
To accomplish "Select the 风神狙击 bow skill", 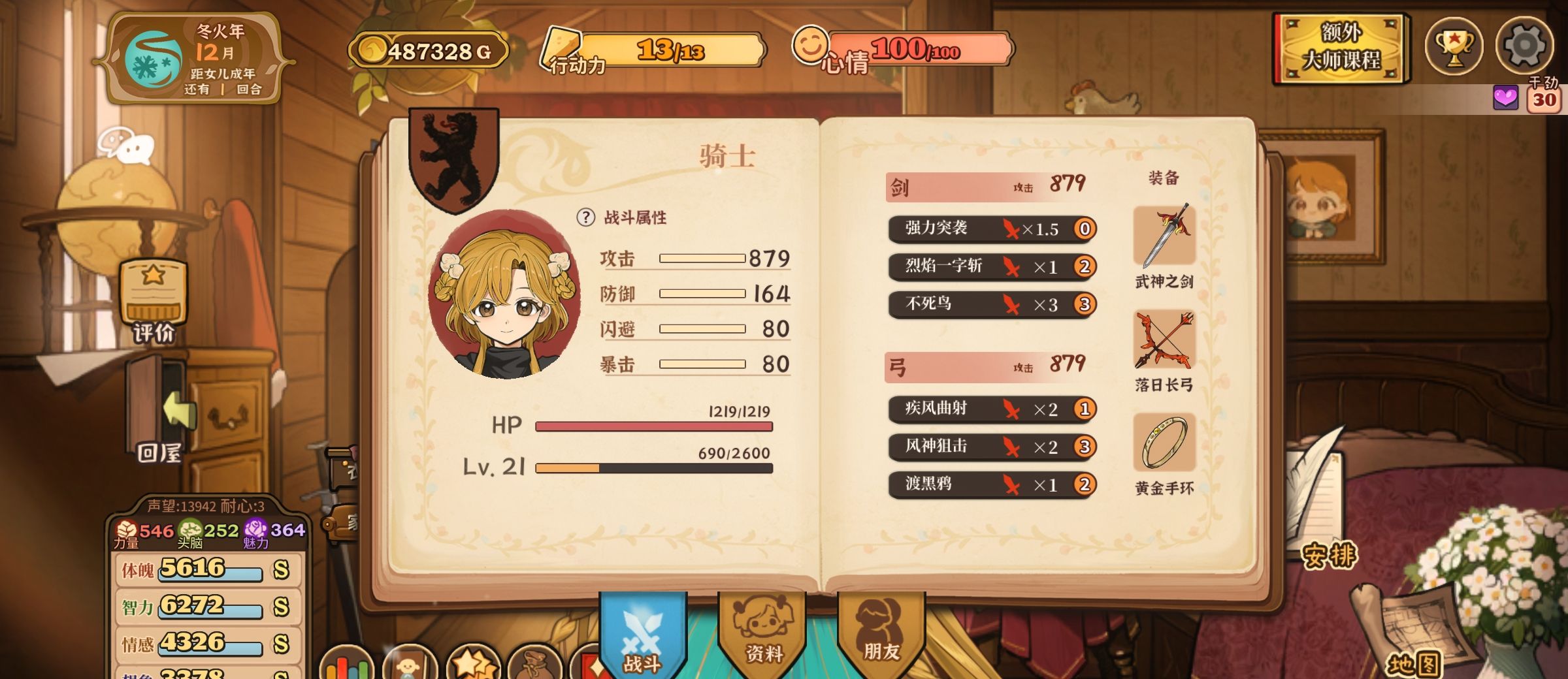I will tap(991, 447).
